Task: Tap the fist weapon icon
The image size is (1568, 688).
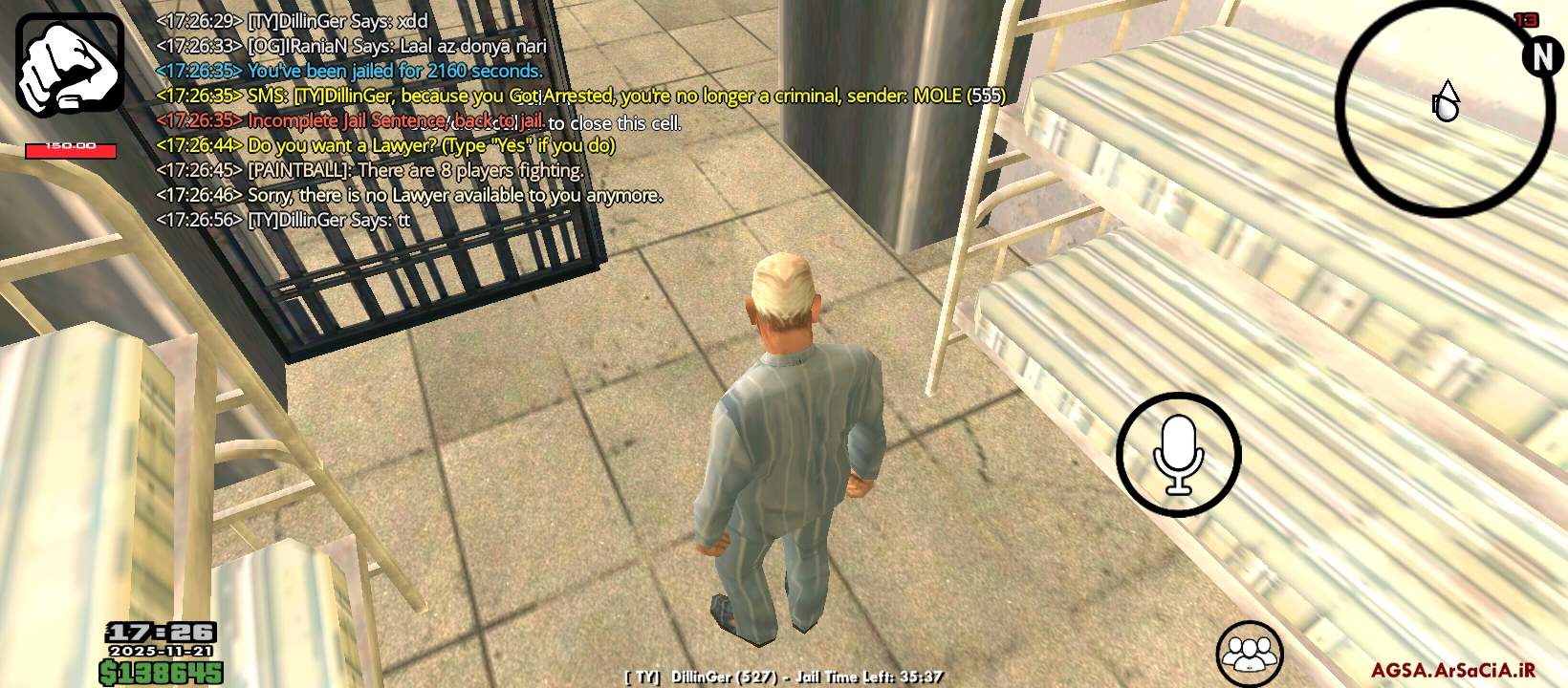Action: (x=70, y=65)
